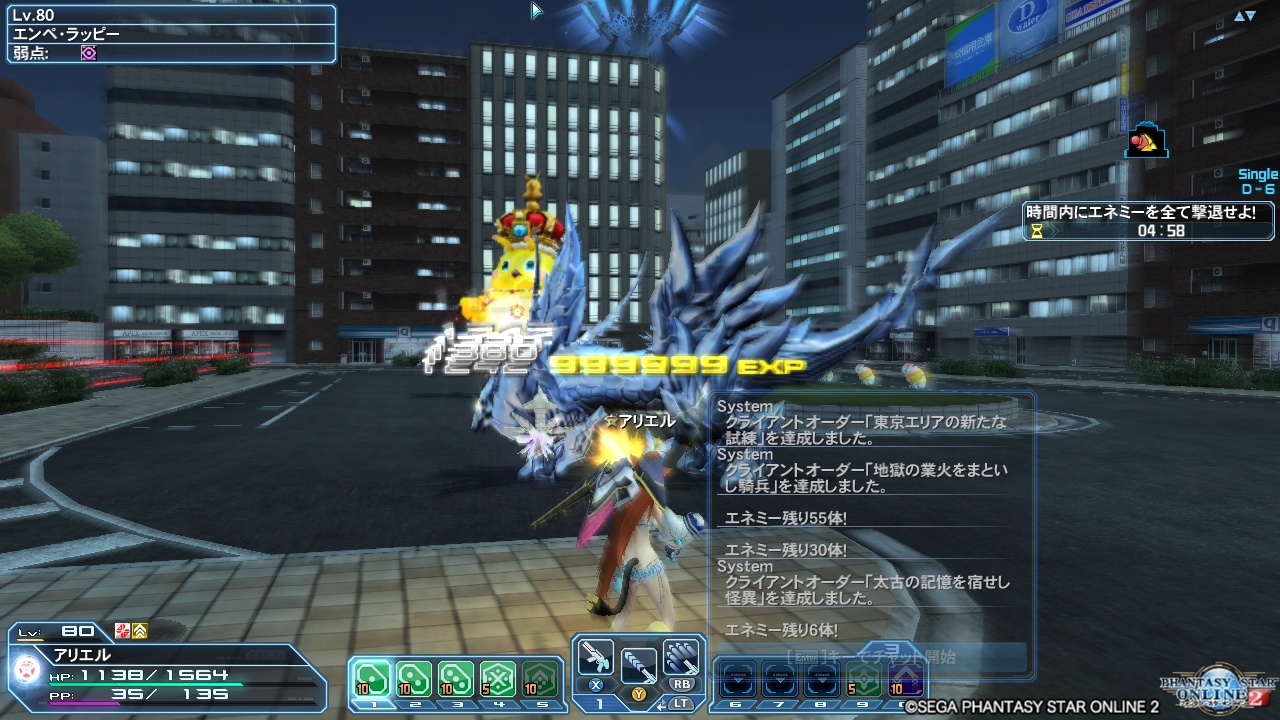This screenshot has width=1280, height=720.
Task: Use the dimate icon in subpalette slot 2
Action: tap(414, 676)
